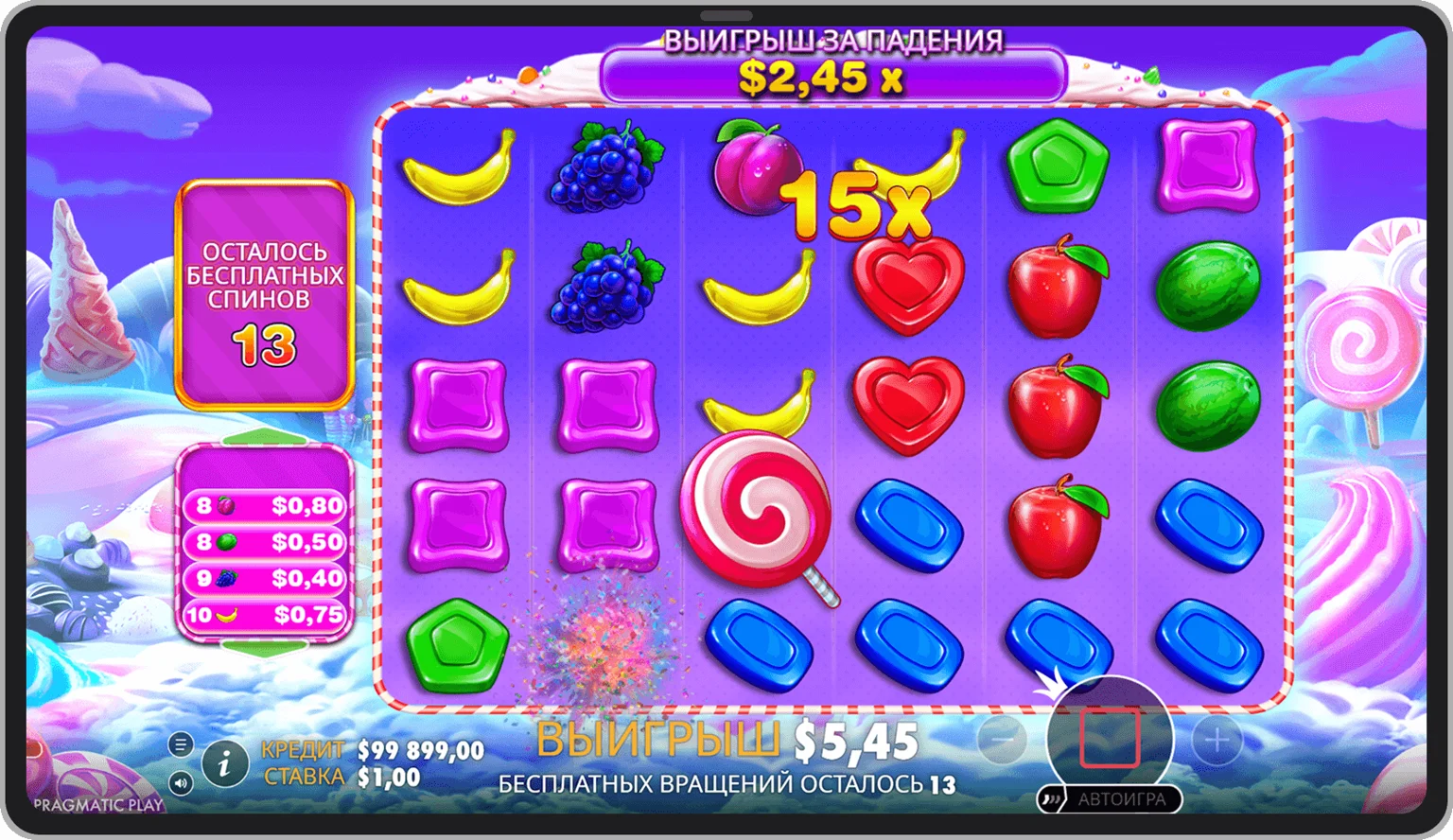Select the grapes $0,40 payout row

coord(265,579)
